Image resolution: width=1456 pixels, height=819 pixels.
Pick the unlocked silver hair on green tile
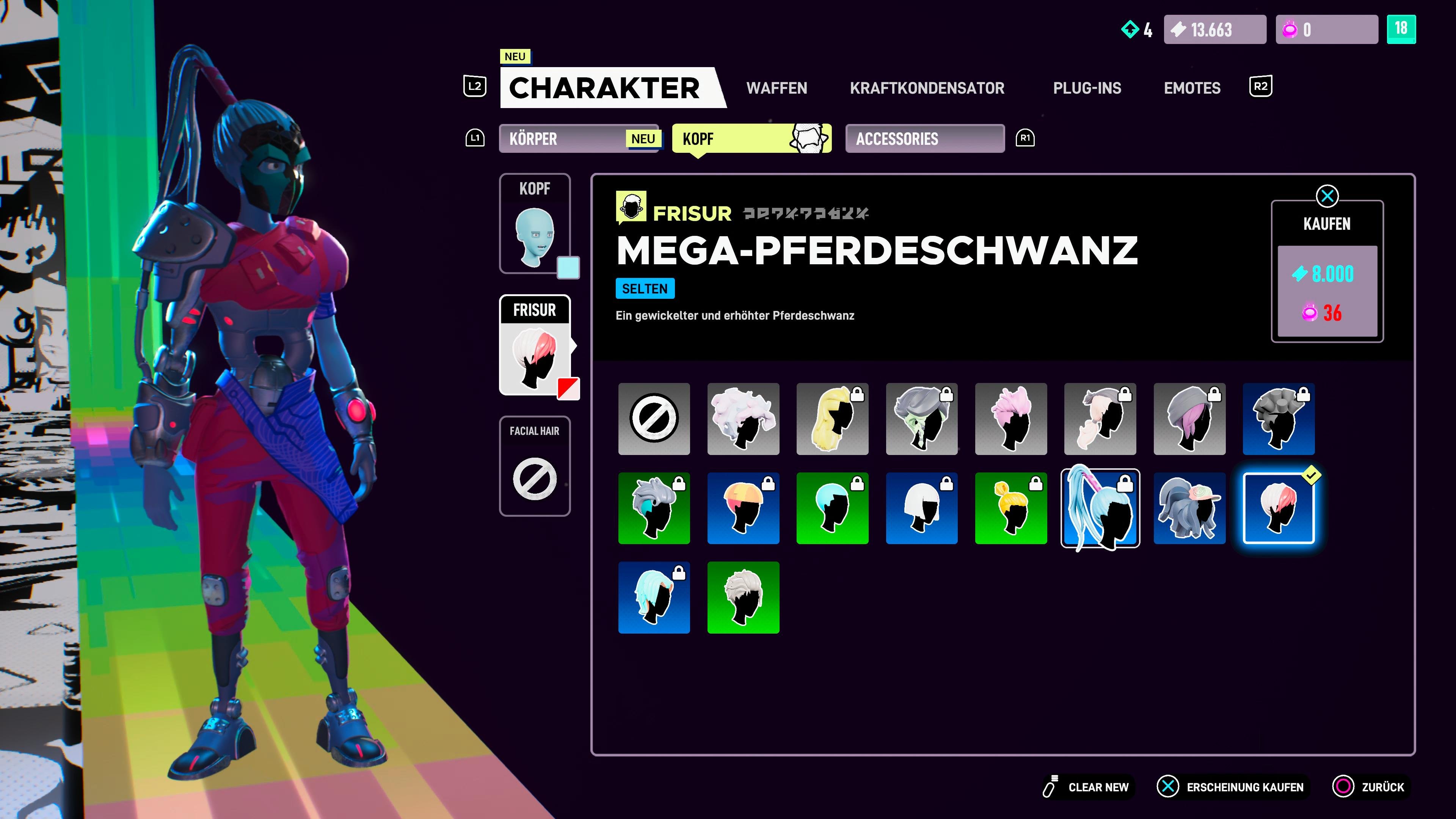(743, 598)
